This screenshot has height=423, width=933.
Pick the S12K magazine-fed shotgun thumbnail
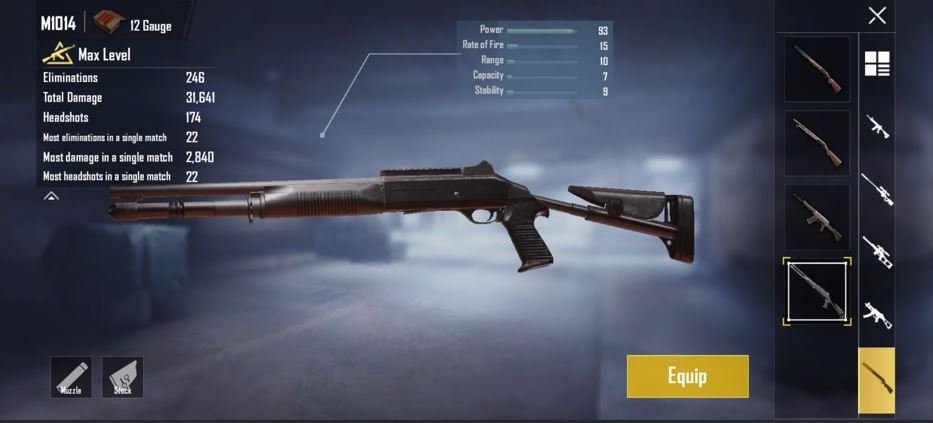[x=817, y=216]
